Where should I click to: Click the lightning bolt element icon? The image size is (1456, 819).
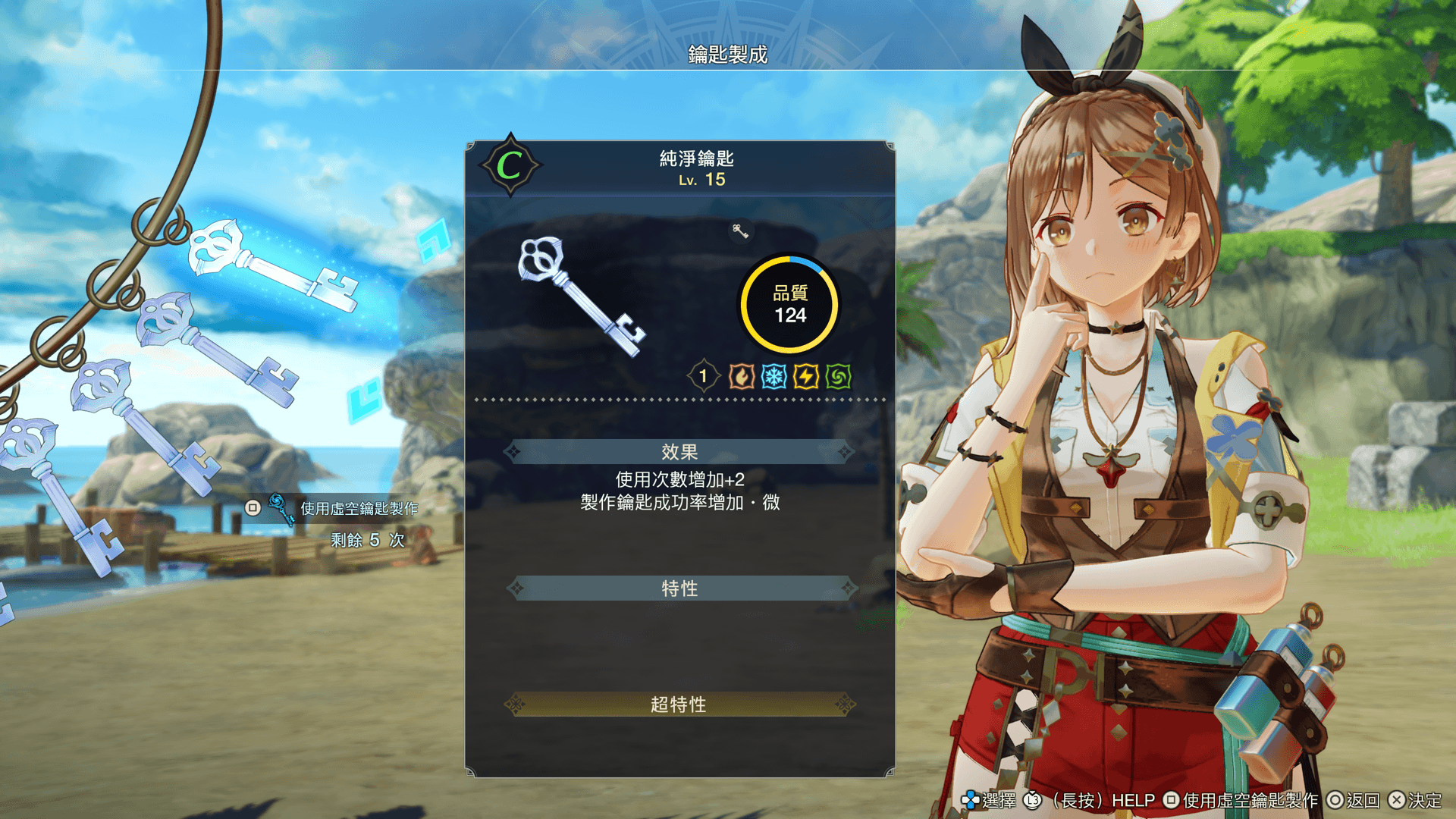point(806,376)
